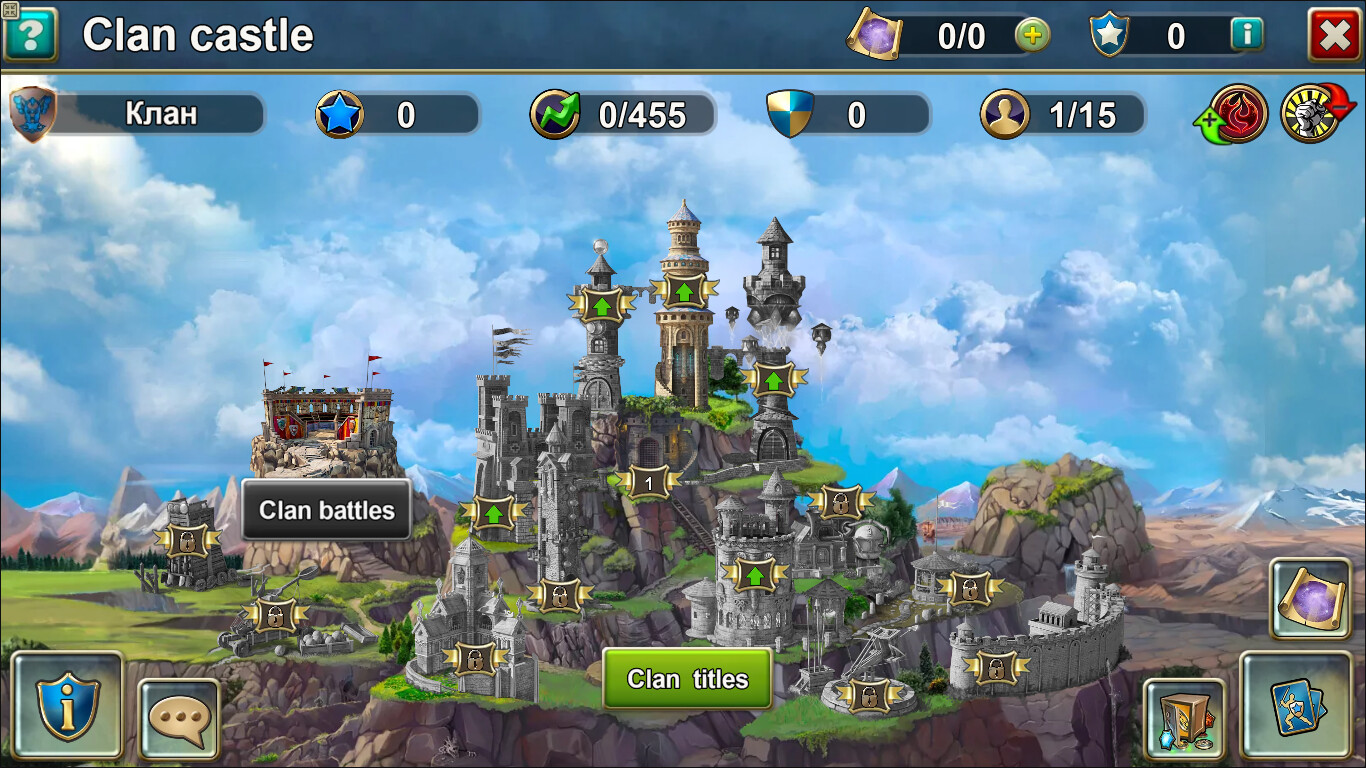Click the green upgrade arrow on the tallest tower

tap(684, 291)
